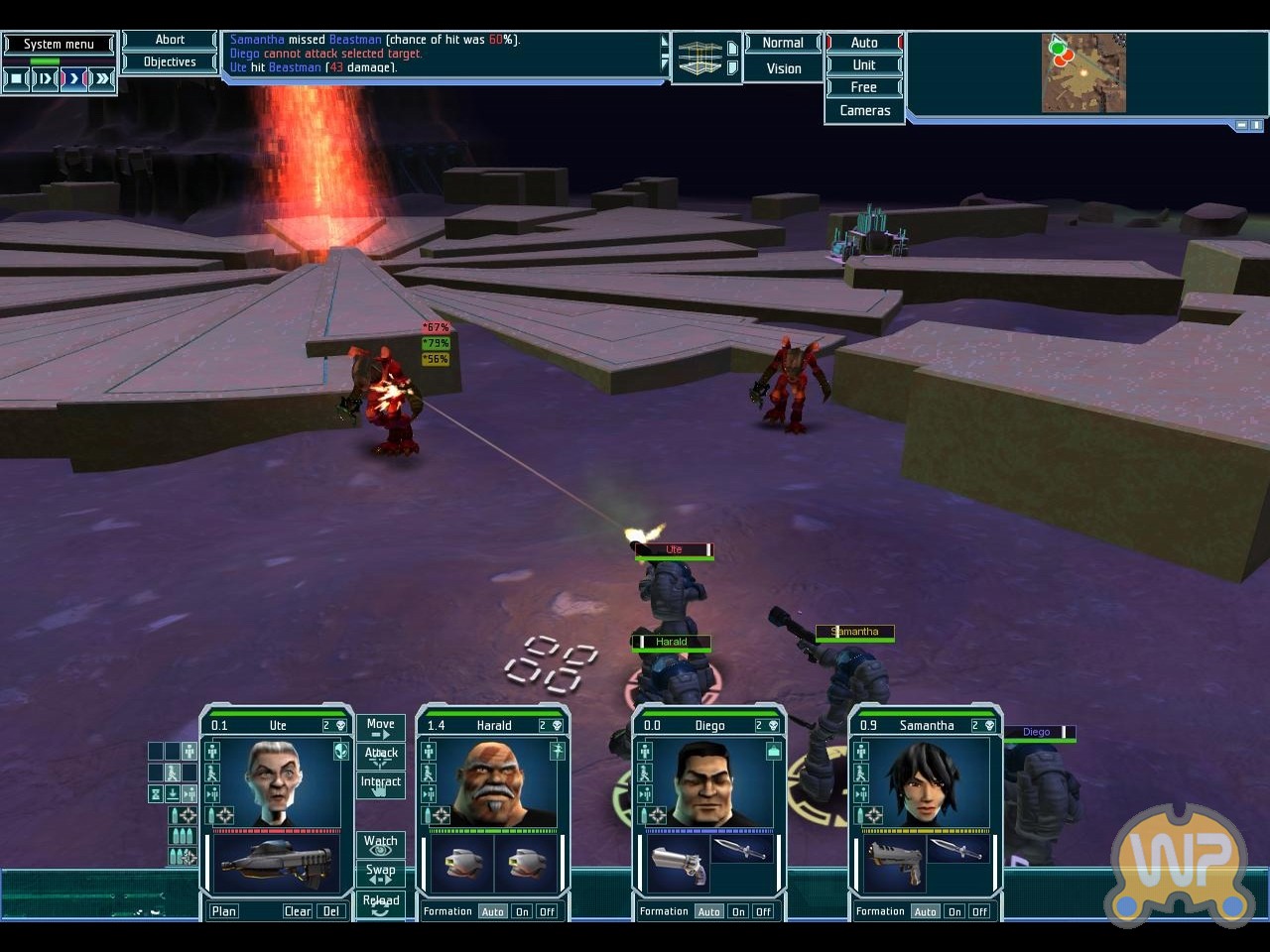Abort the current mission

(x=170, y=40)
